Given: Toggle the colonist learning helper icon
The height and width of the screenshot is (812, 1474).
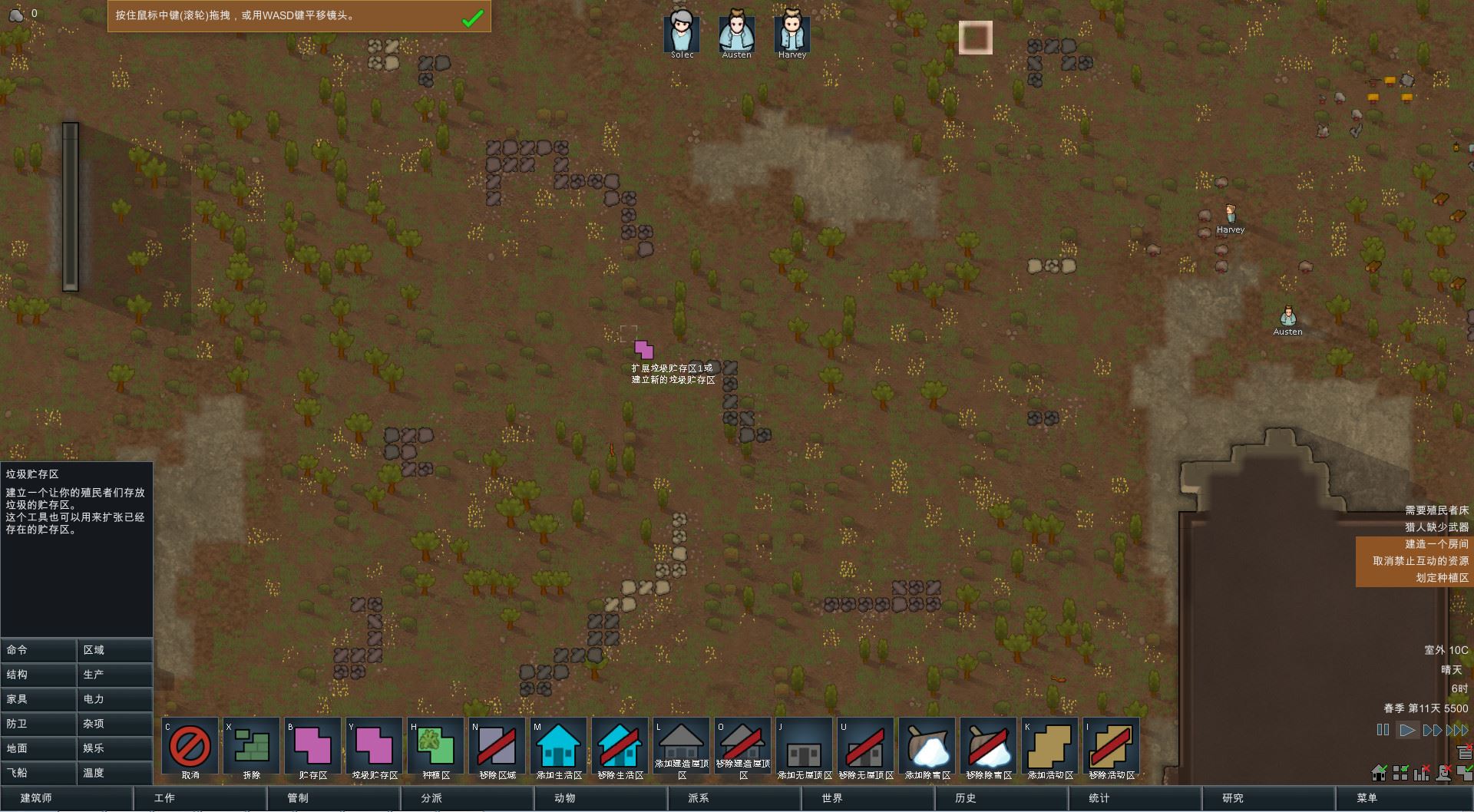Looking at the screenshot, I should pyautogui.click(x=1443, y=774).
